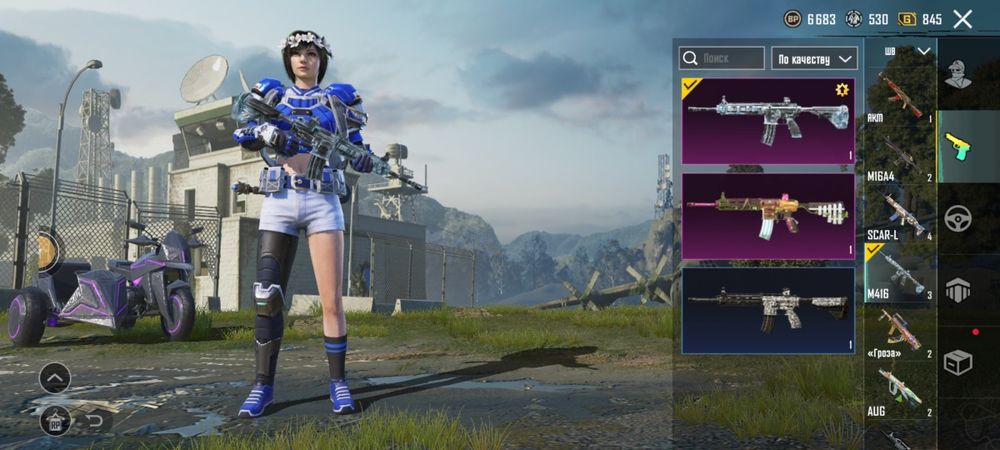Switch to the parachute backpack tab
Viewport: 1000px width, 450px height.
click(x=958, y=290)
